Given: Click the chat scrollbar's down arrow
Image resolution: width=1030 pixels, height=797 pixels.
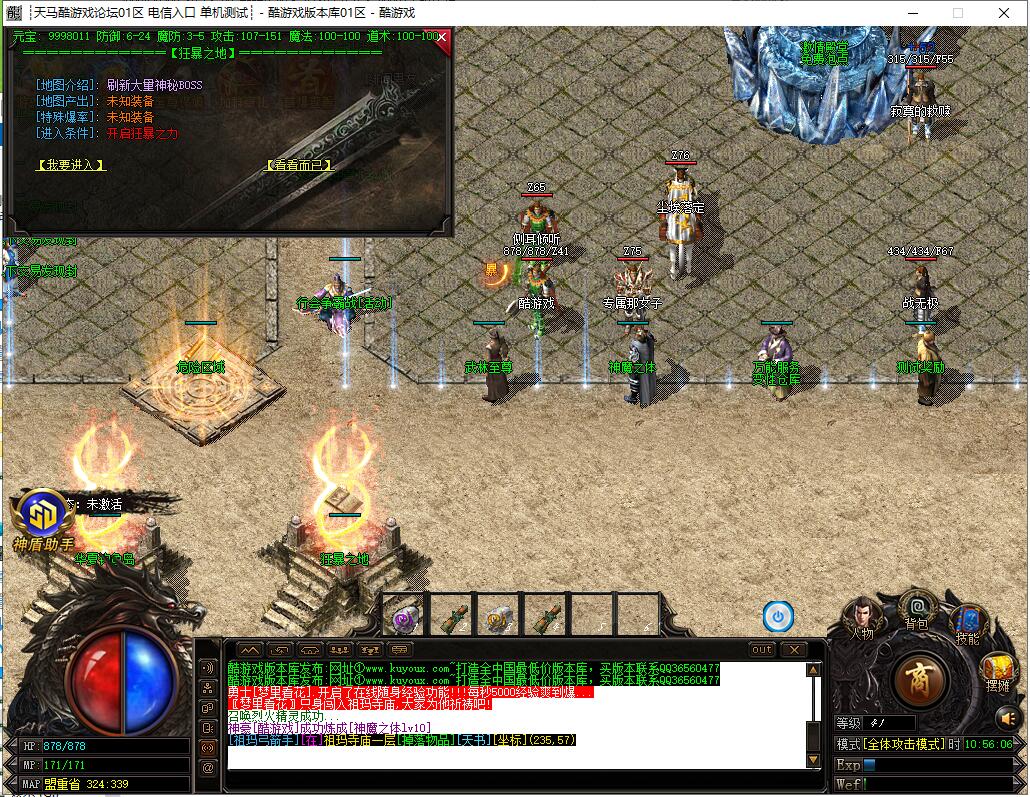Looking at the screenshot, I should click(813, 760).
